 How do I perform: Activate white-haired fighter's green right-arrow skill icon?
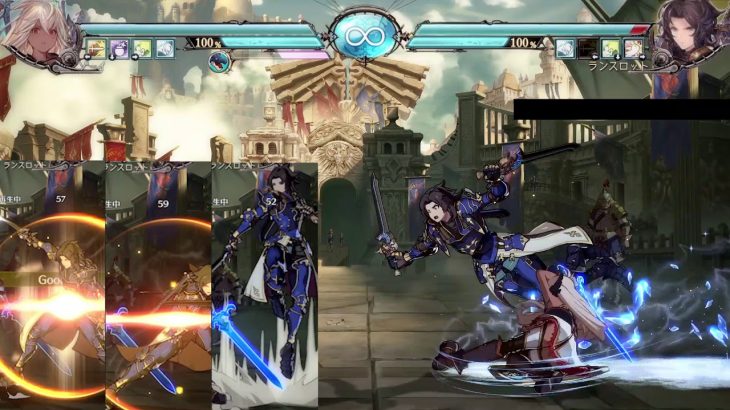click(142, 48)
